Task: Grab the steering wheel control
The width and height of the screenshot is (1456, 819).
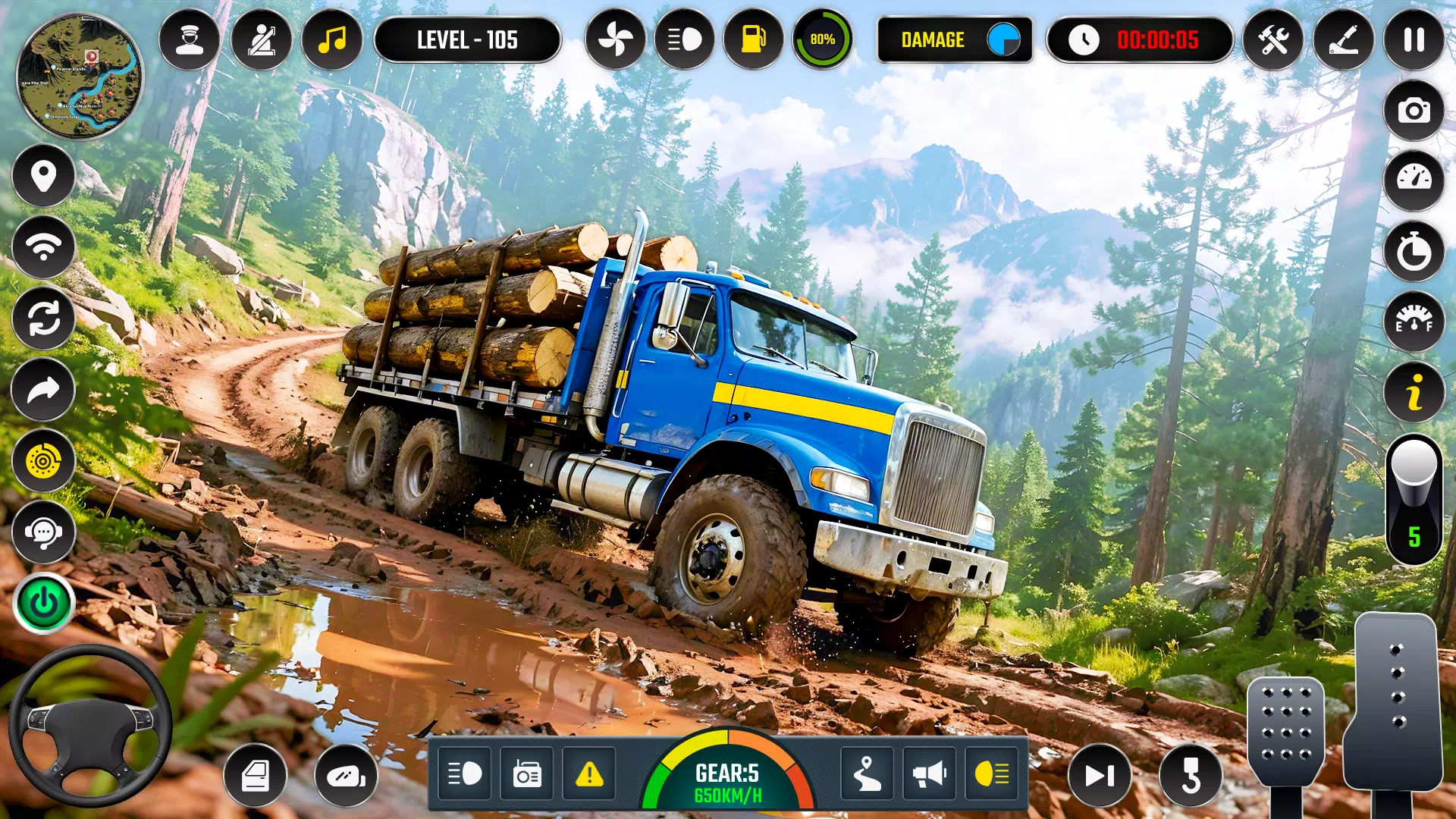Action: click(89, 726)
